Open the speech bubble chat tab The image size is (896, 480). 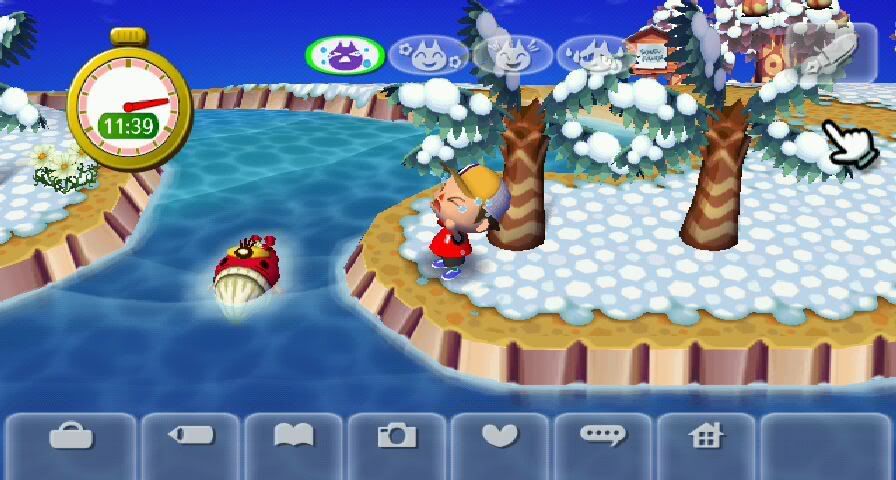click(x=603, y=437)
